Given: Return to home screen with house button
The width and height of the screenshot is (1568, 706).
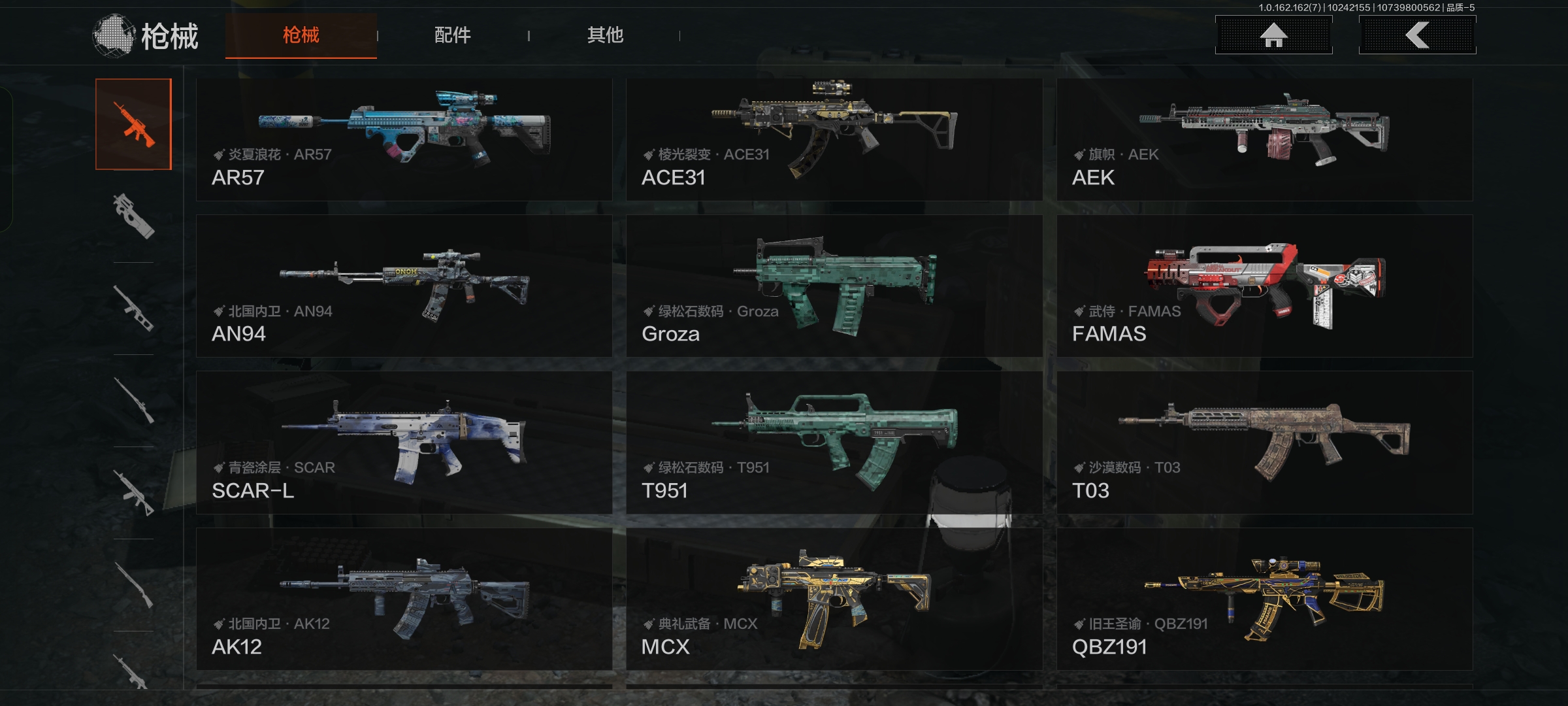Looking at the screenshot, I should tap(1273, 35).
